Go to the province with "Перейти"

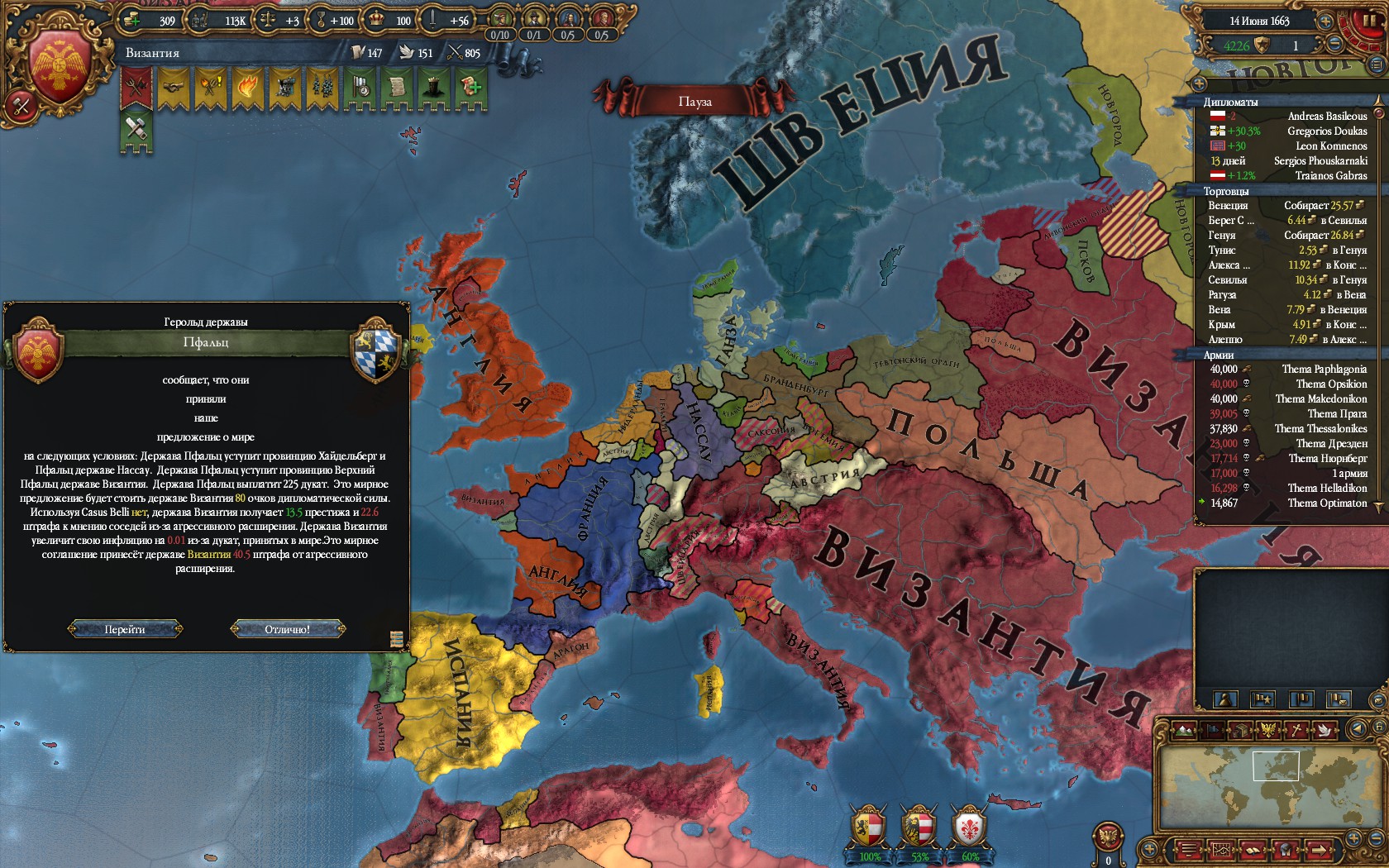click(125, 630)
